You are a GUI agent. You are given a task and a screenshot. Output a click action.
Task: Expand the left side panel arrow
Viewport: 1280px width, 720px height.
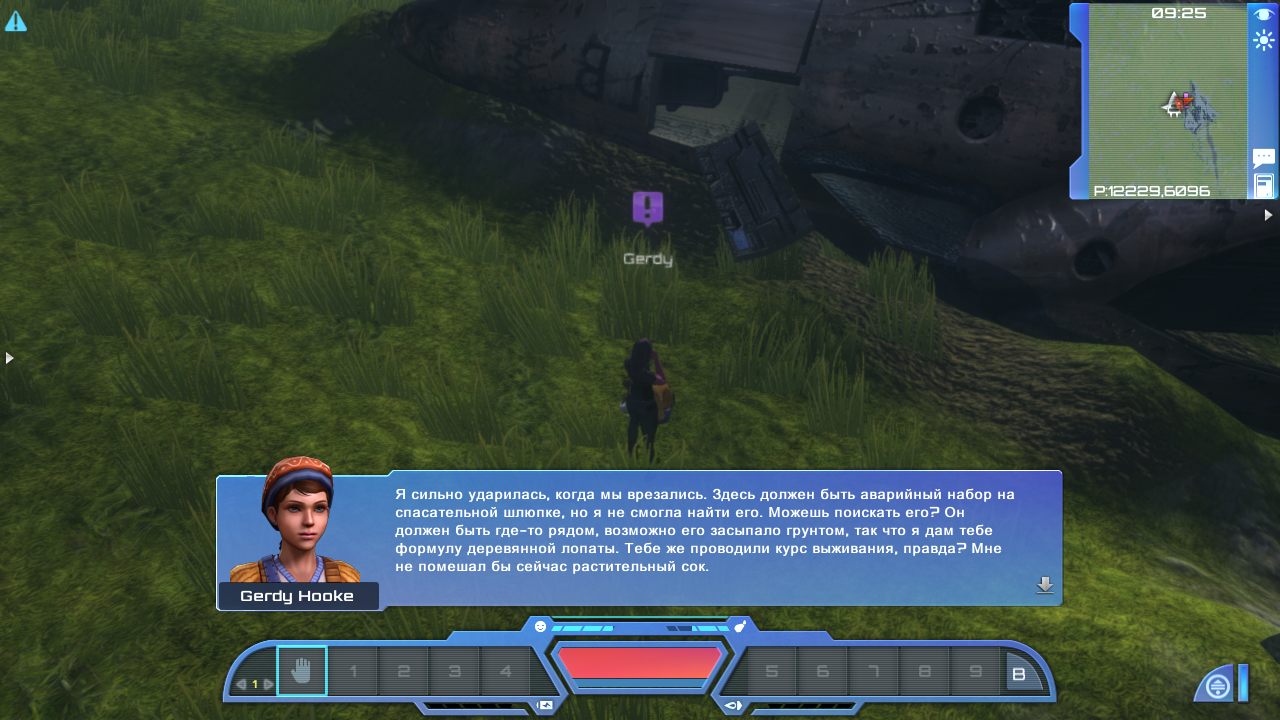[9, 357]
